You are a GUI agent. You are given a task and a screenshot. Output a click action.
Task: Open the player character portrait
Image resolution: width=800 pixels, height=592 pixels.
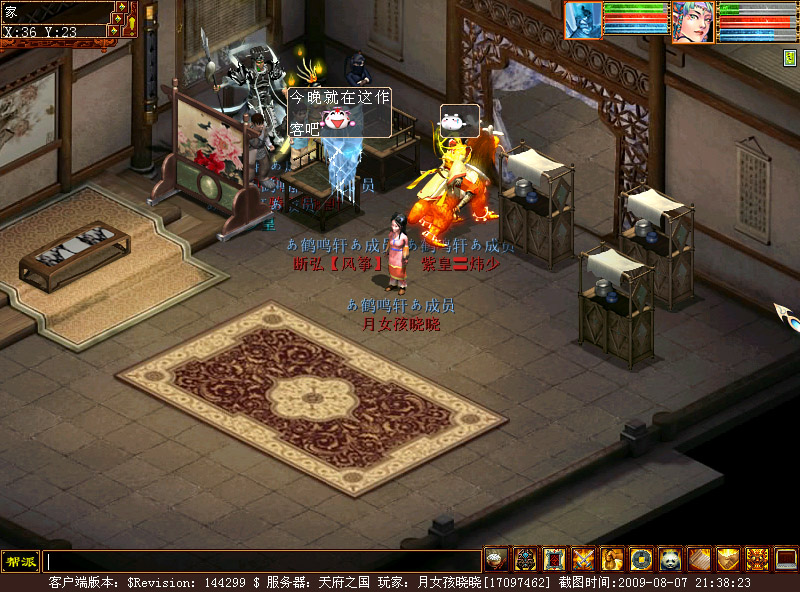click(693, 21)
